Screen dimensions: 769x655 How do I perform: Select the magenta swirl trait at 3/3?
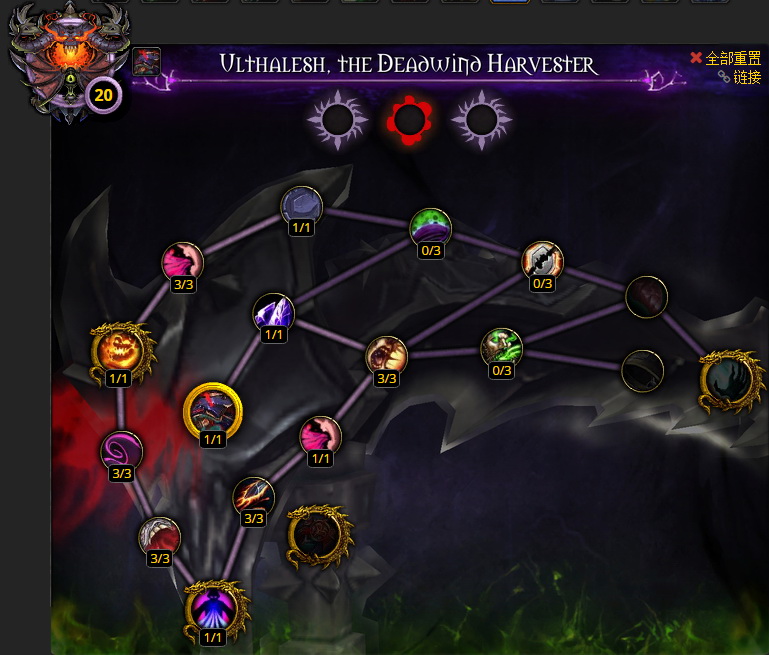(x=121, y=451)
